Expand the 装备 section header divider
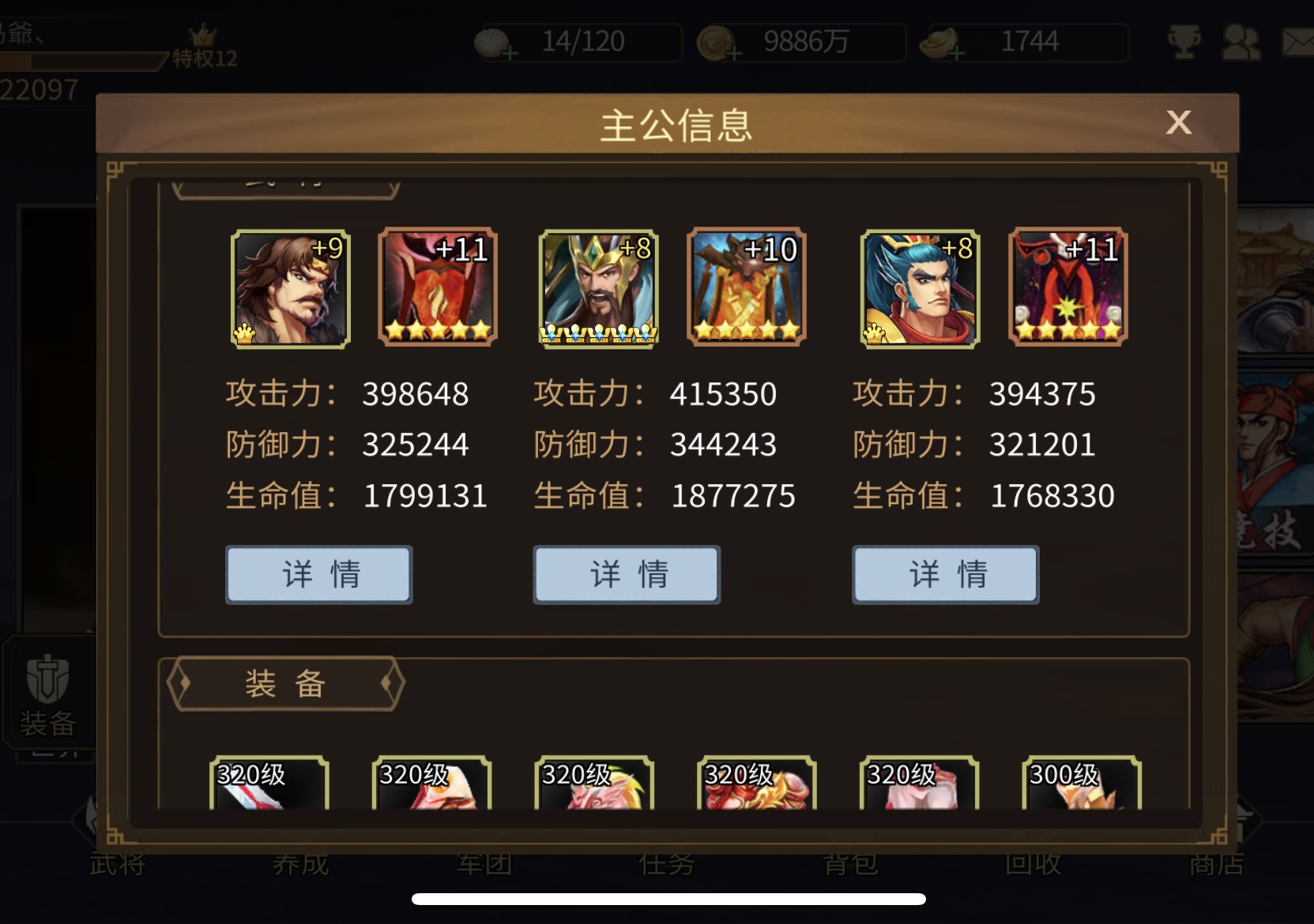Screen dimensions: 1314x924 (x=284, y=684)
